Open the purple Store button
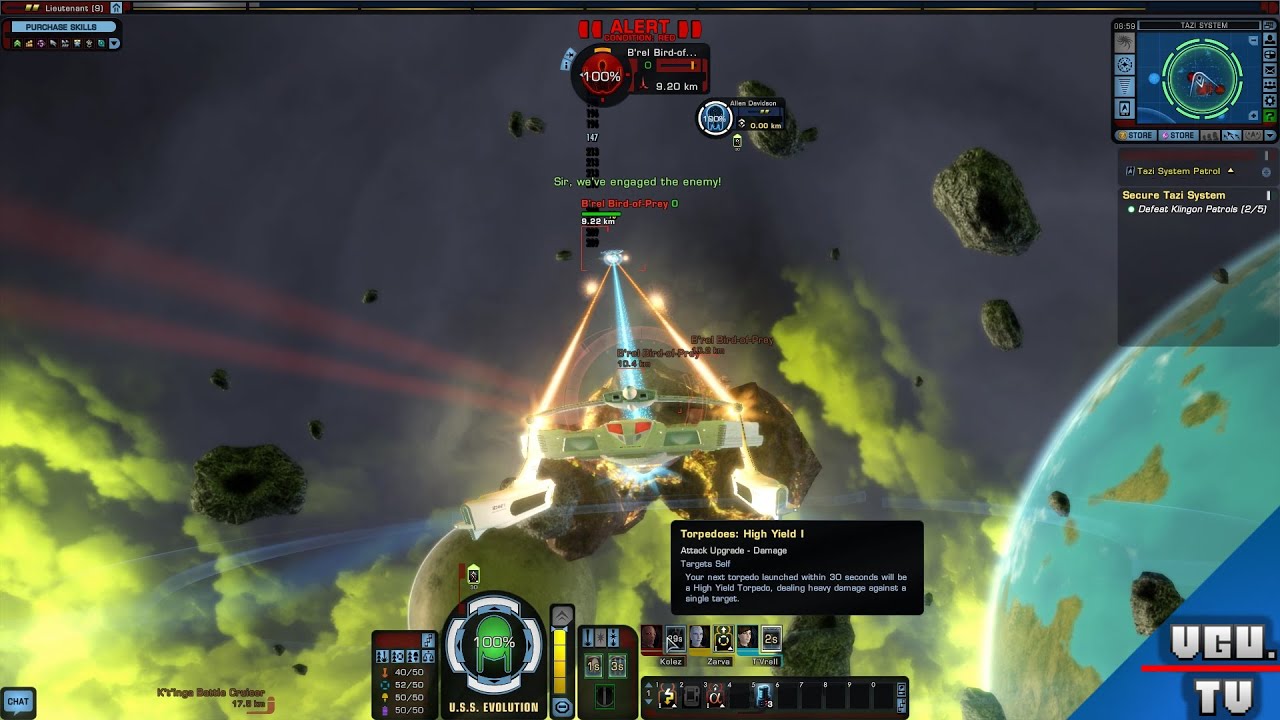The width and height of the screenshot is (1280, 720). [x=1177, y=135]
